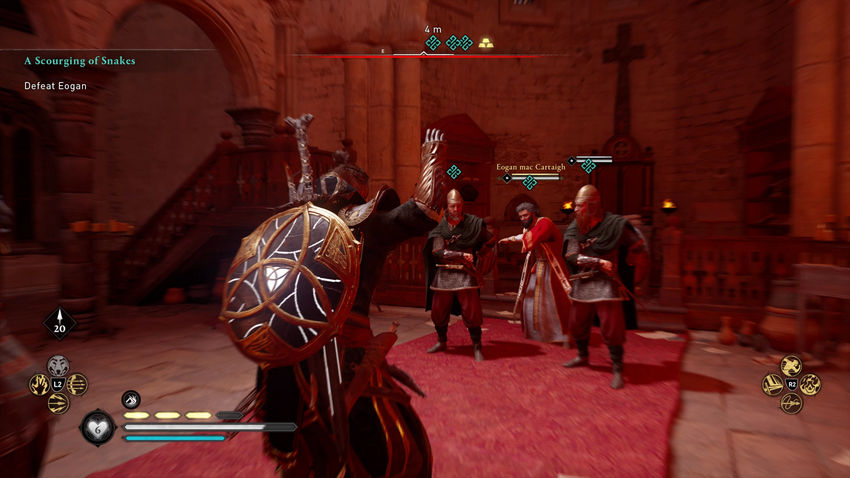Activate the left melee ability in the R2 wheel
Screen dimensions: 850x478
tap(773, 383)
